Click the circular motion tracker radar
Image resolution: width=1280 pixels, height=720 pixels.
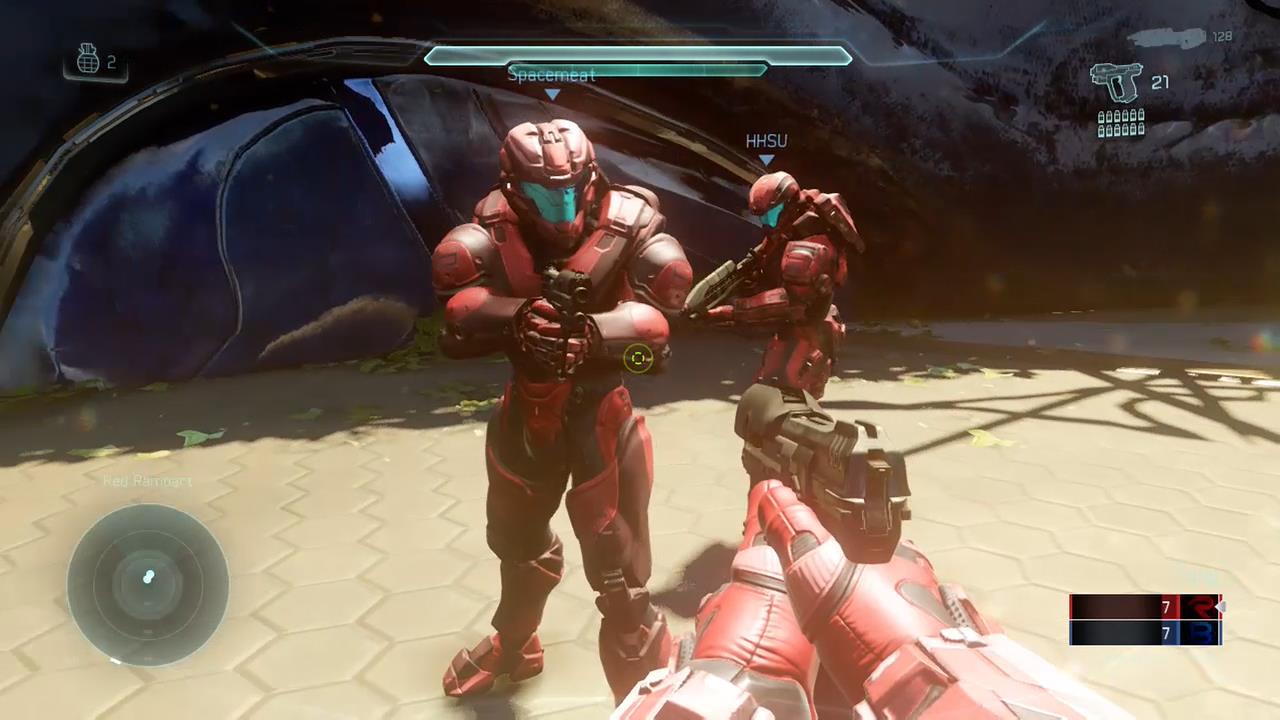click(148, 584)
